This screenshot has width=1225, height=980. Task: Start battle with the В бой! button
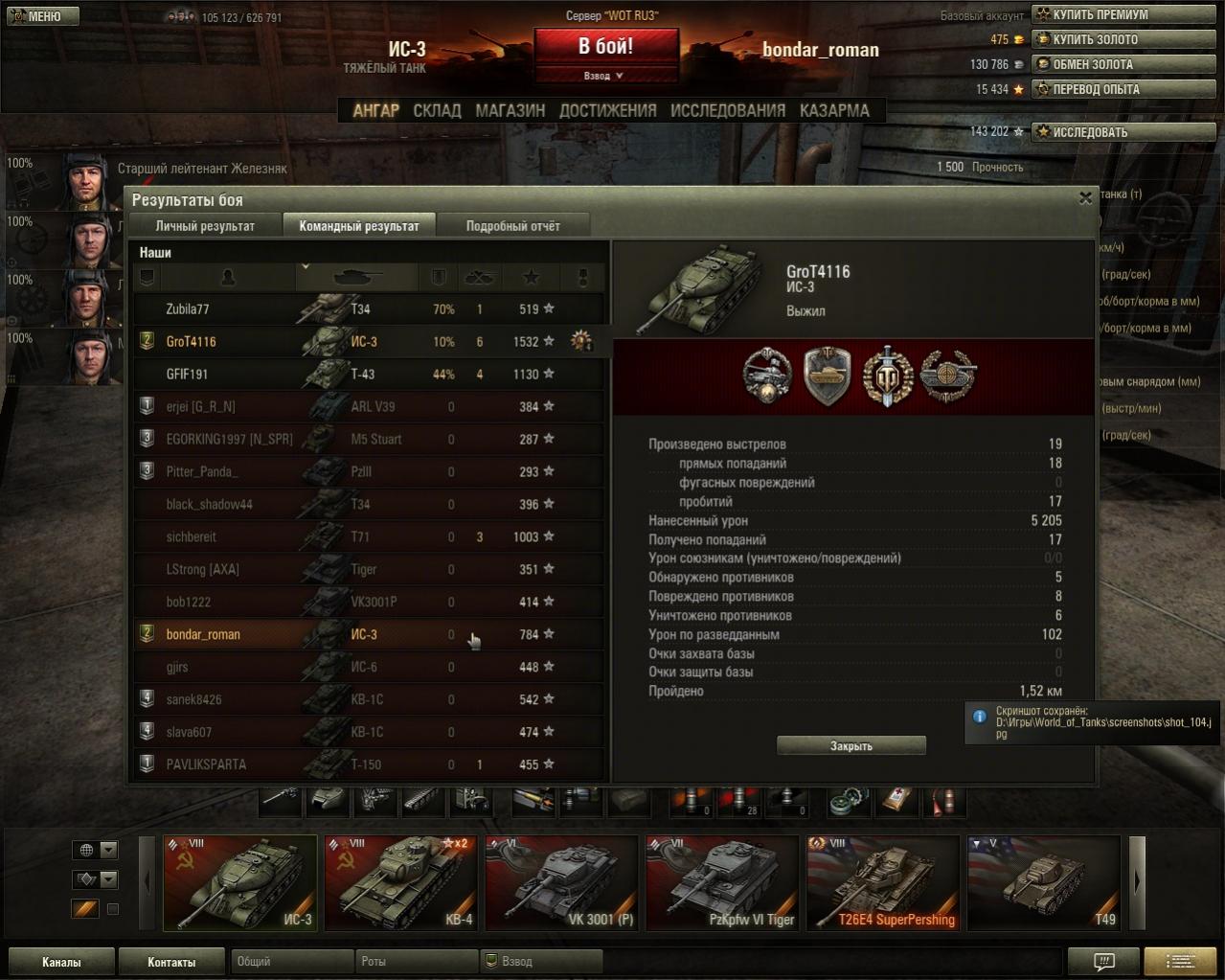(605, 47)
